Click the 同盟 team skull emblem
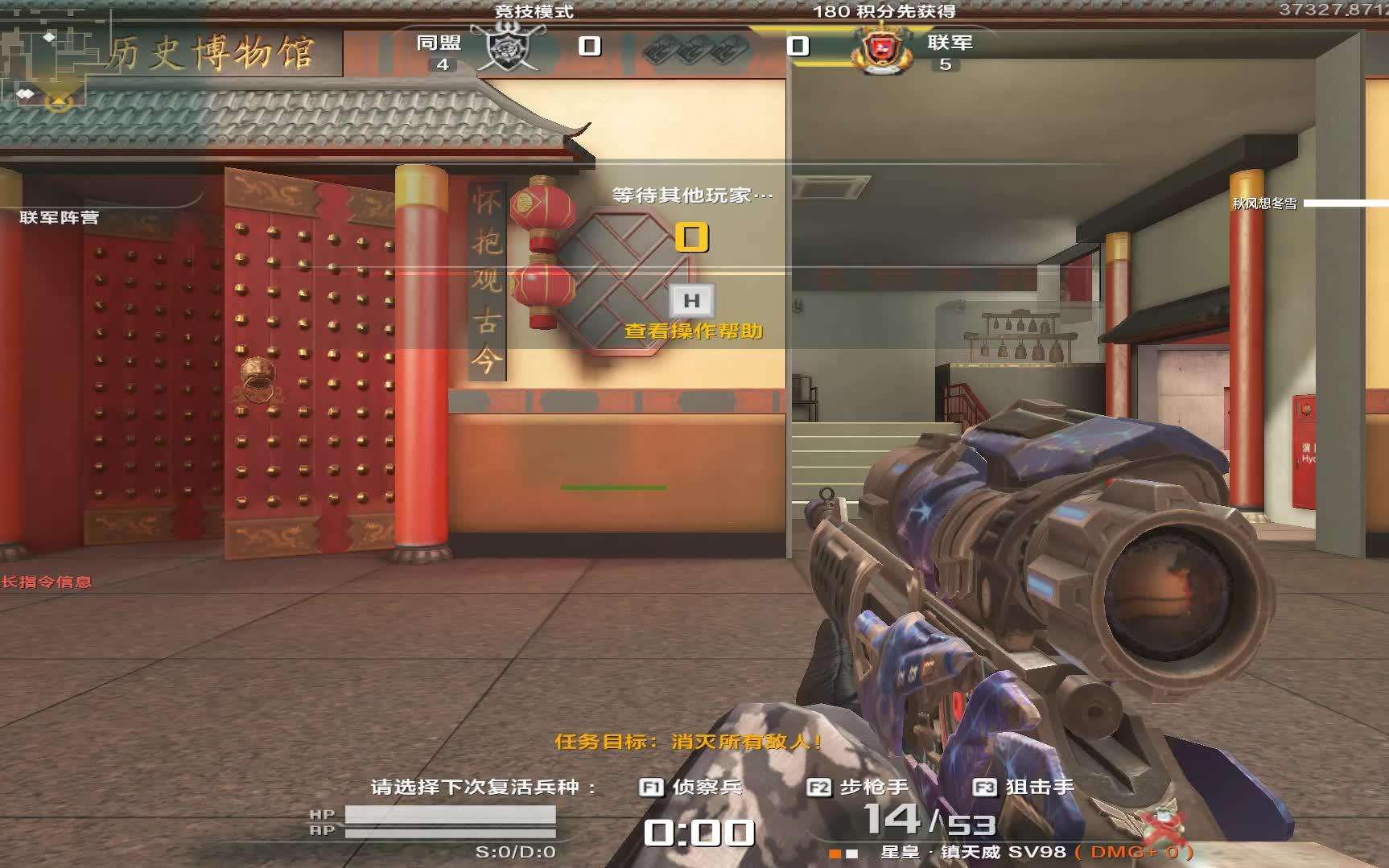The height and width of the screenshot is (868, 1389). [508, 47]
